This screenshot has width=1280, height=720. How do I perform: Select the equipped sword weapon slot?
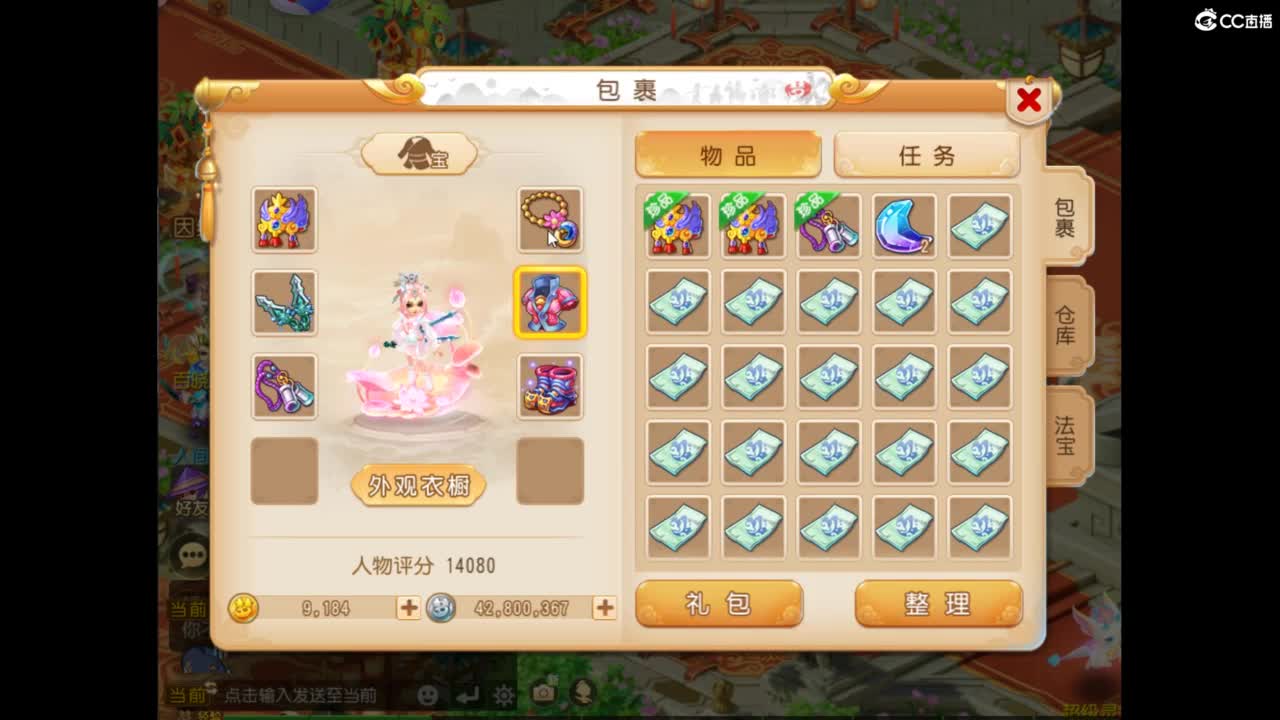click(x=284, y=303)
